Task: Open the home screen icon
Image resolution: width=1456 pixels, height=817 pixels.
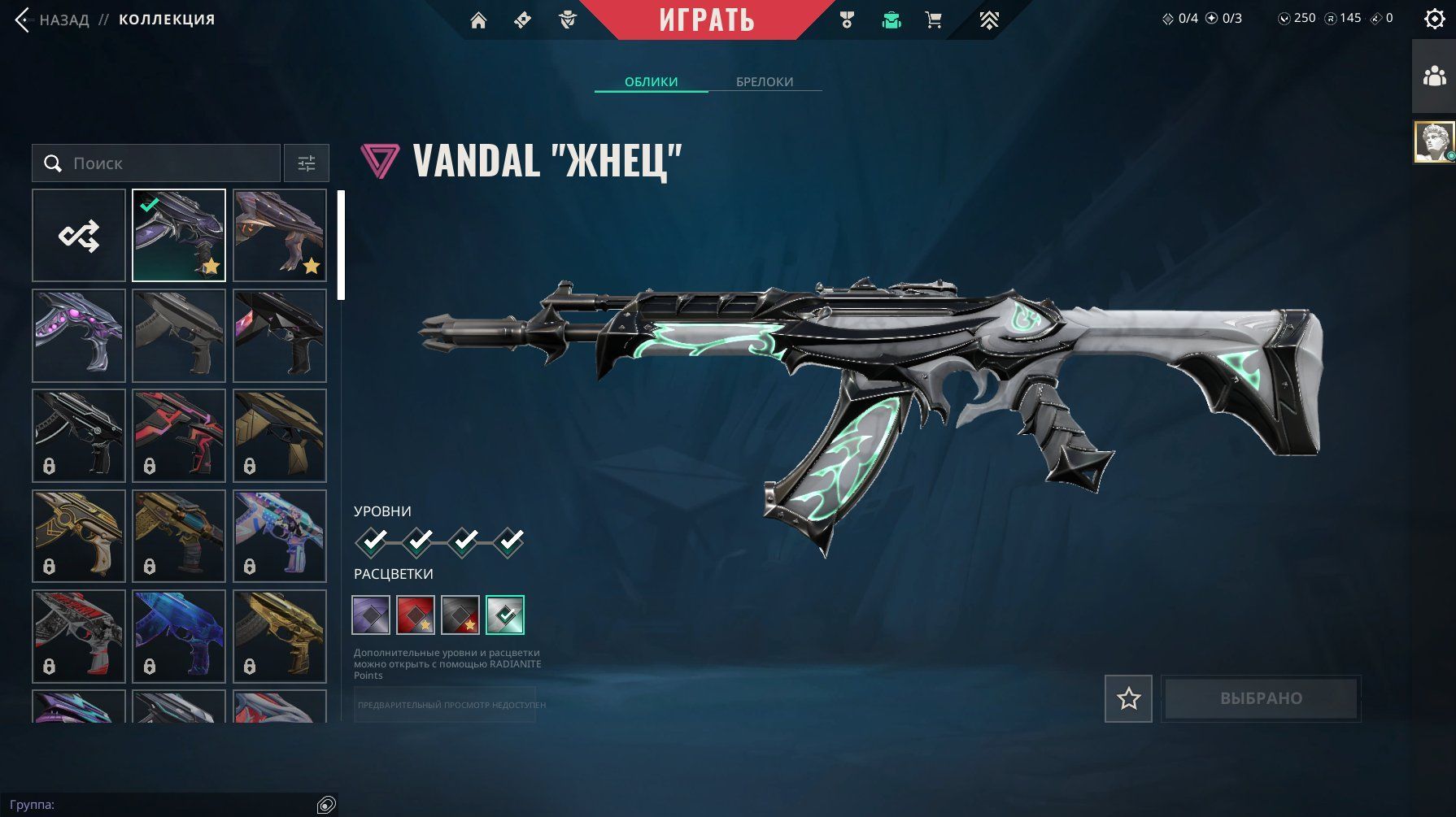Action: (478, 20)
